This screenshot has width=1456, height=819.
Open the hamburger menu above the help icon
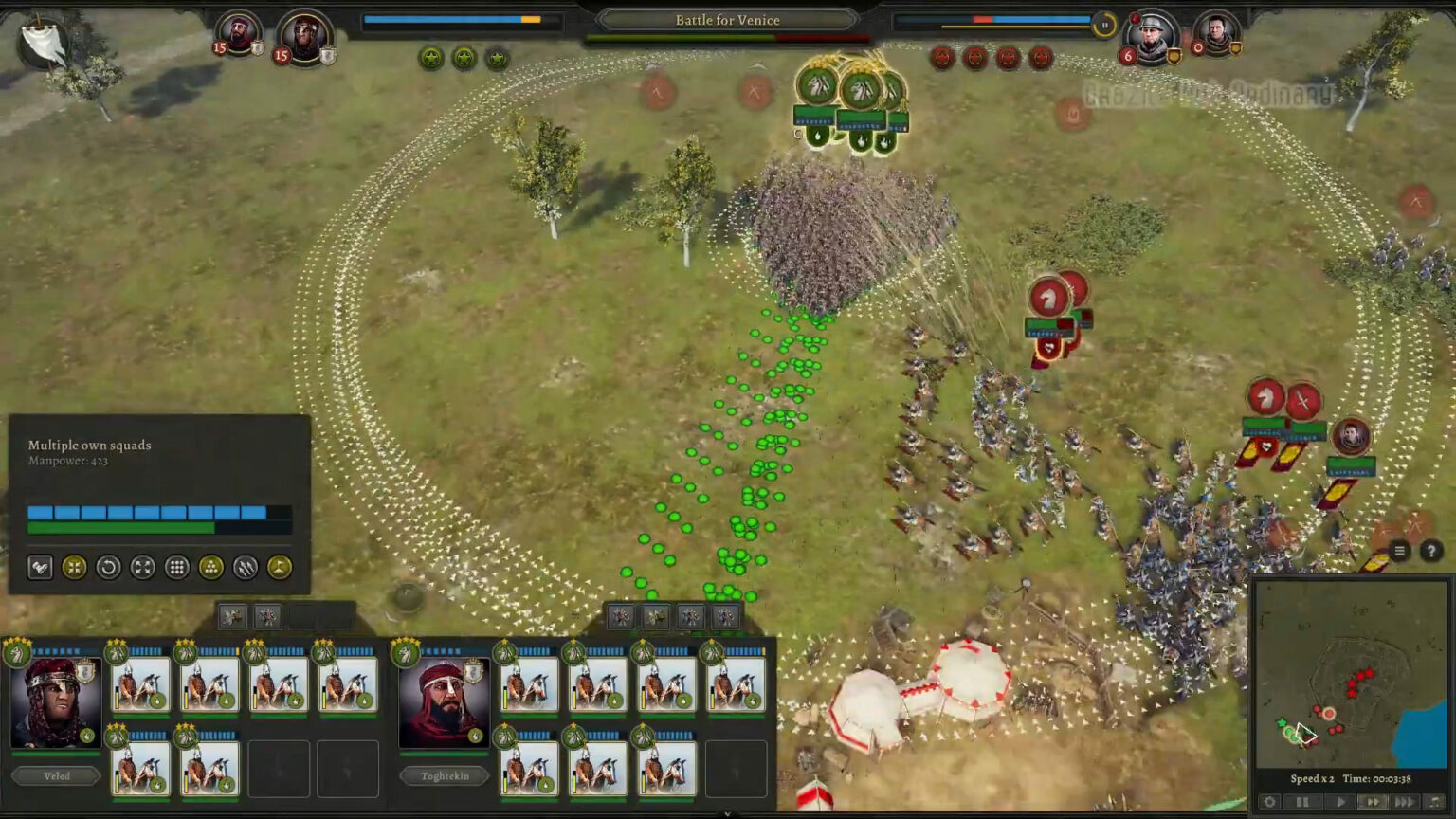point(1399,550)
